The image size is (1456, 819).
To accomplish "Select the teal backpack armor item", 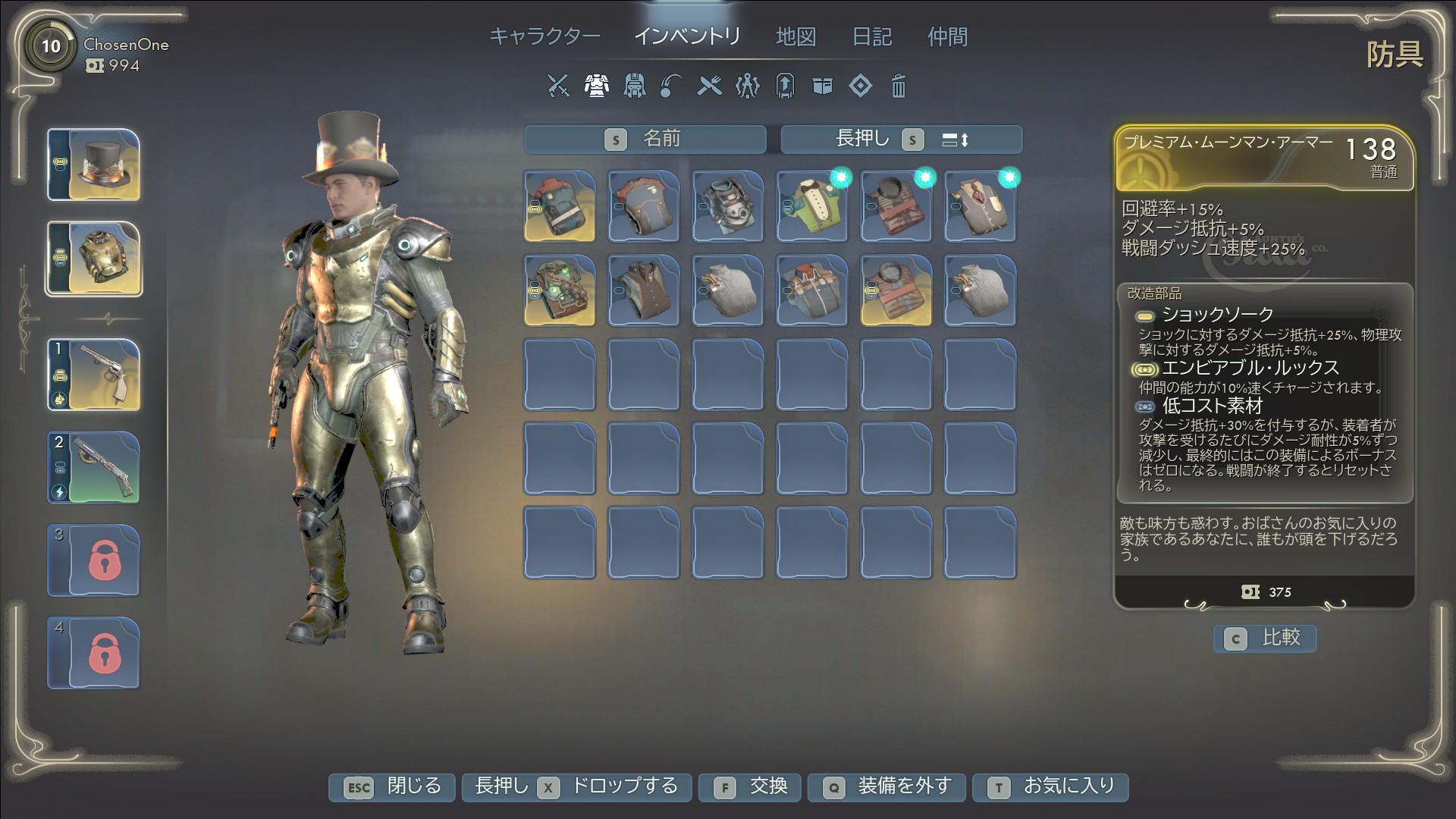I will point(560,206).
